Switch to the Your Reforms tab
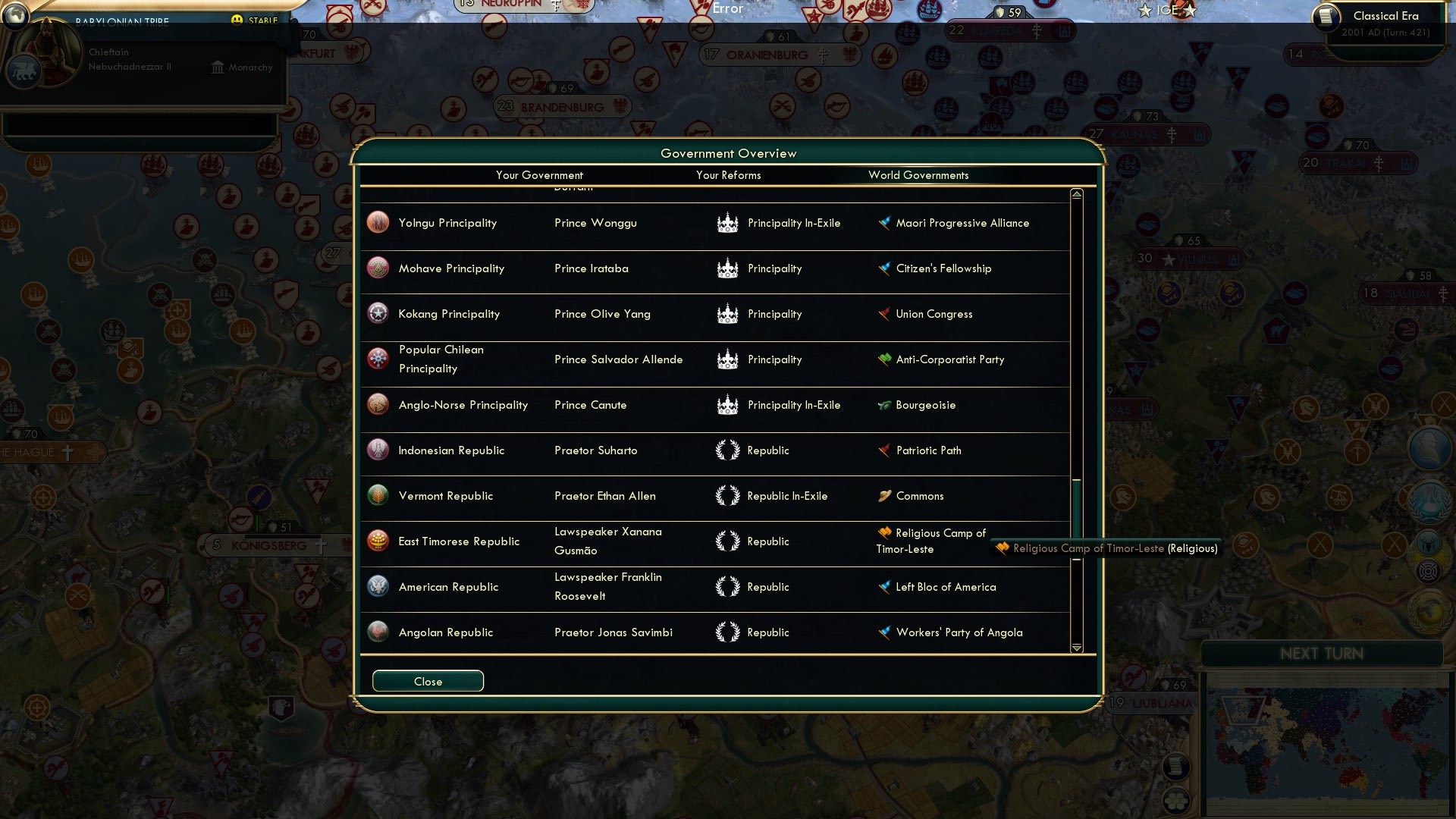Viewport: 1456px width, 819px height. (x=728, y=175)
